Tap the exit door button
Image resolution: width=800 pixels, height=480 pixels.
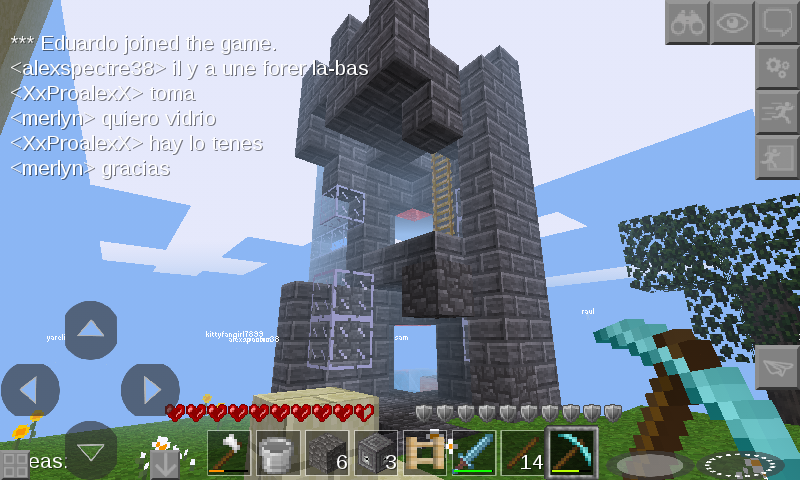coord(777,157)
